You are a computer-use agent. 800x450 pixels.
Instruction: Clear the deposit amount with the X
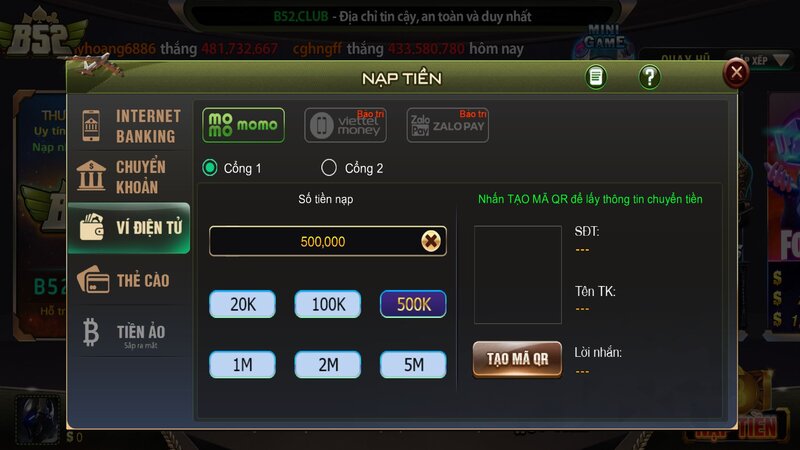[430, 241]
